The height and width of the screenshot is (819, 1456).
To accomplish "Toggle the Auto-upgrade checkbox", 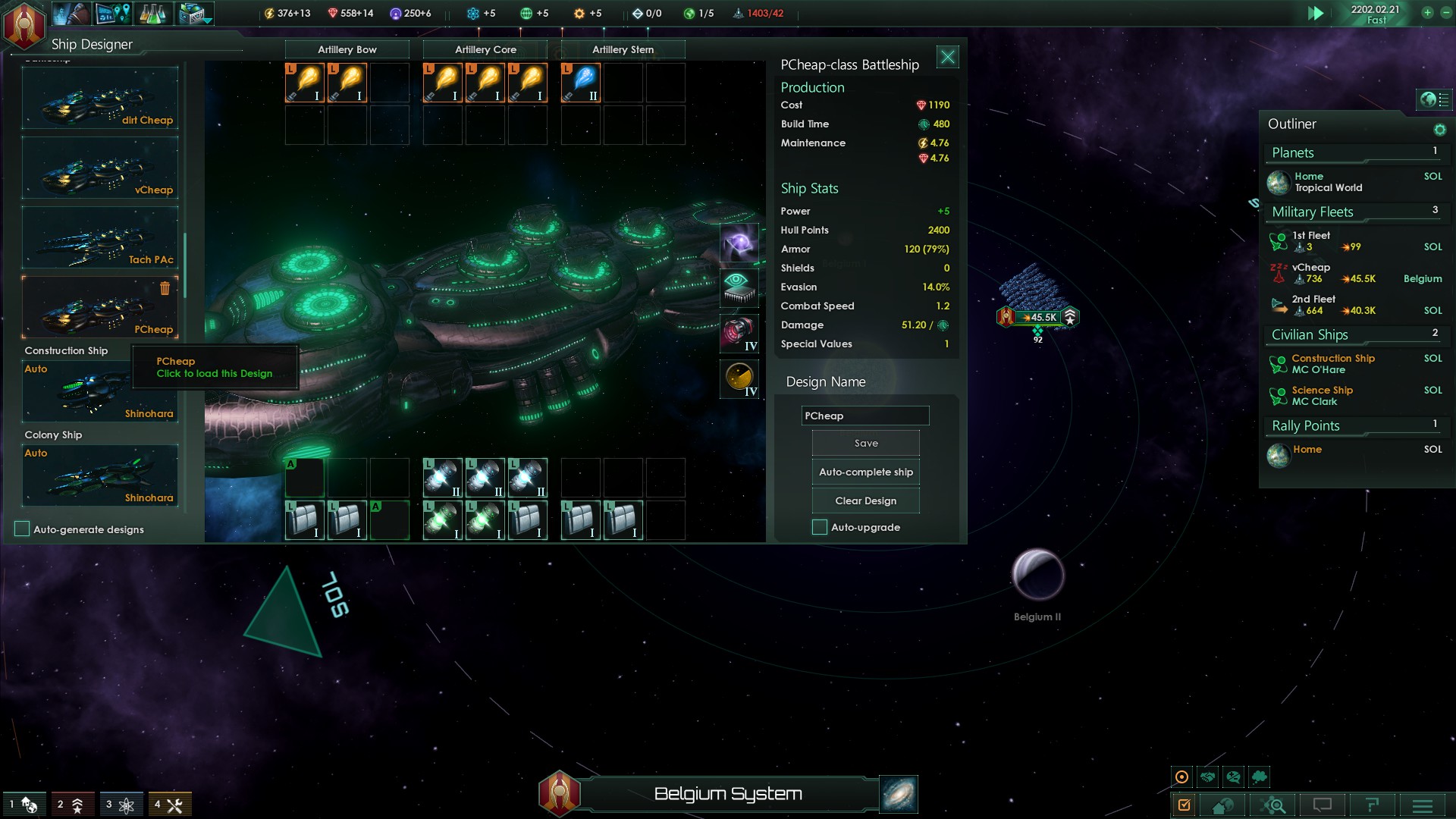I will (820, 527).
